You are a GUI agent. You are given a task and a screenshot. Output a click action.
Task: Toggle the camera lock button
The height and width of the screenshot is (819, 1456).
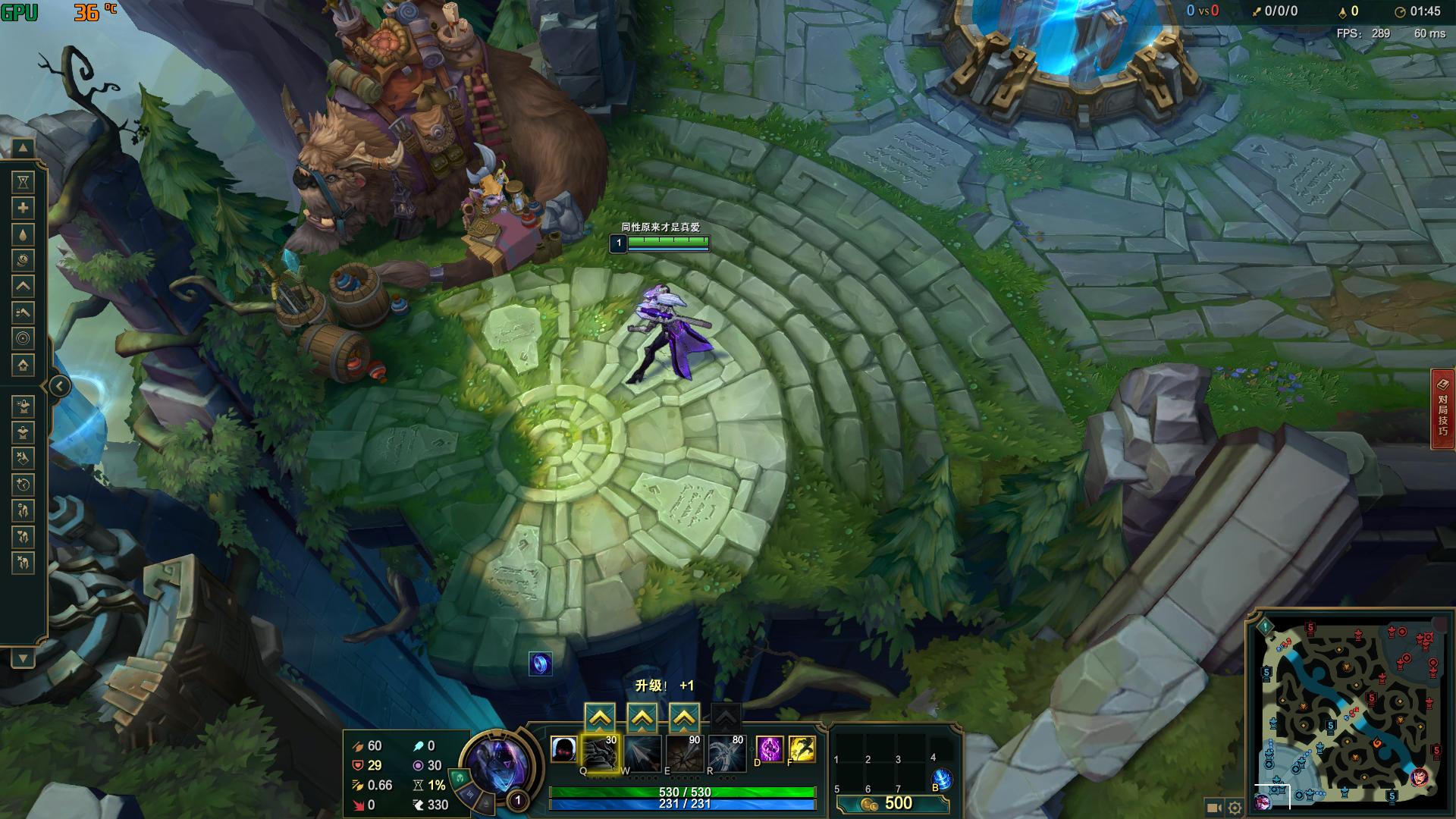click(1213, 808)
